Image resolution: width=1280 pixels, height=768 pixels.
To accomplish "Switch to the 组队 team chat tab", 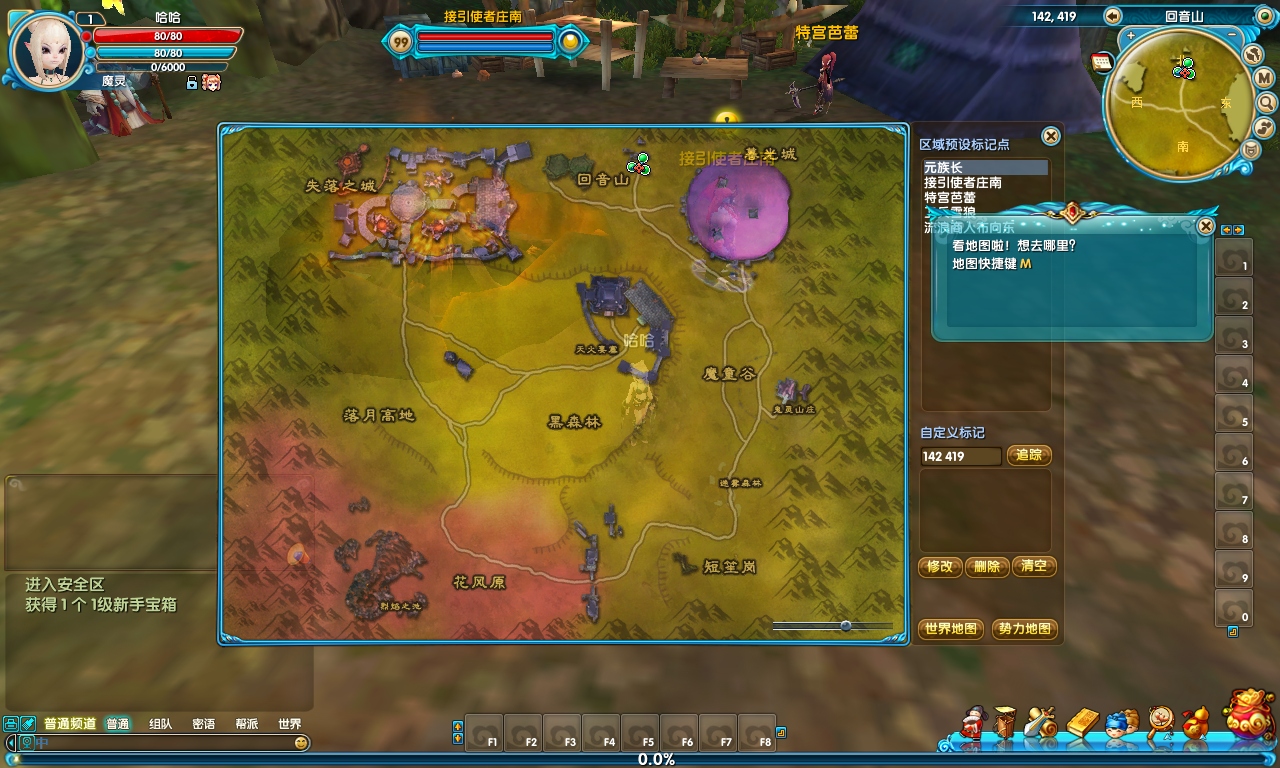I will coord(160,724).
